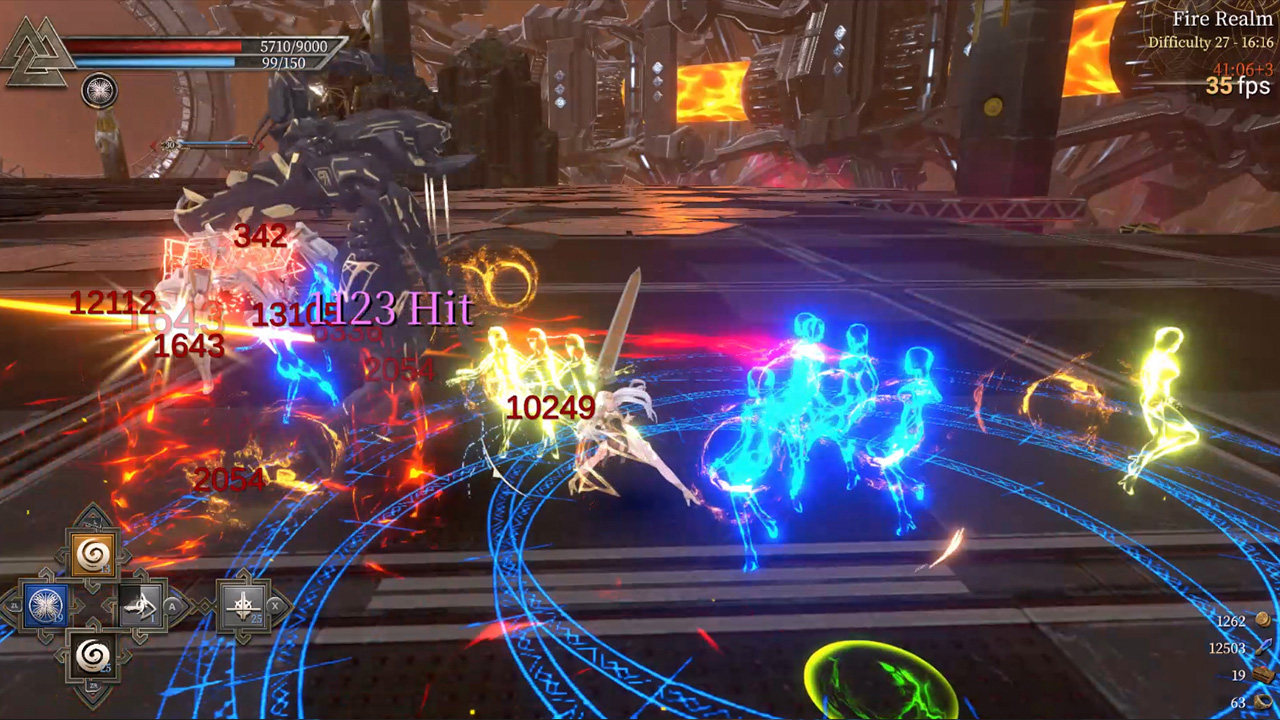
Task: Click the cake item icon with count 19
Action: click(x=1262, y=674)
